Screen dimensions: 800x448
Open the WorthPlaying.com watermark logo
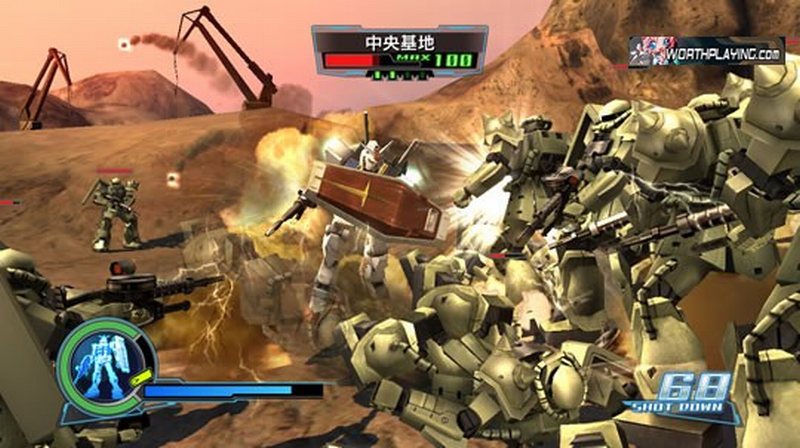point(706,51)
